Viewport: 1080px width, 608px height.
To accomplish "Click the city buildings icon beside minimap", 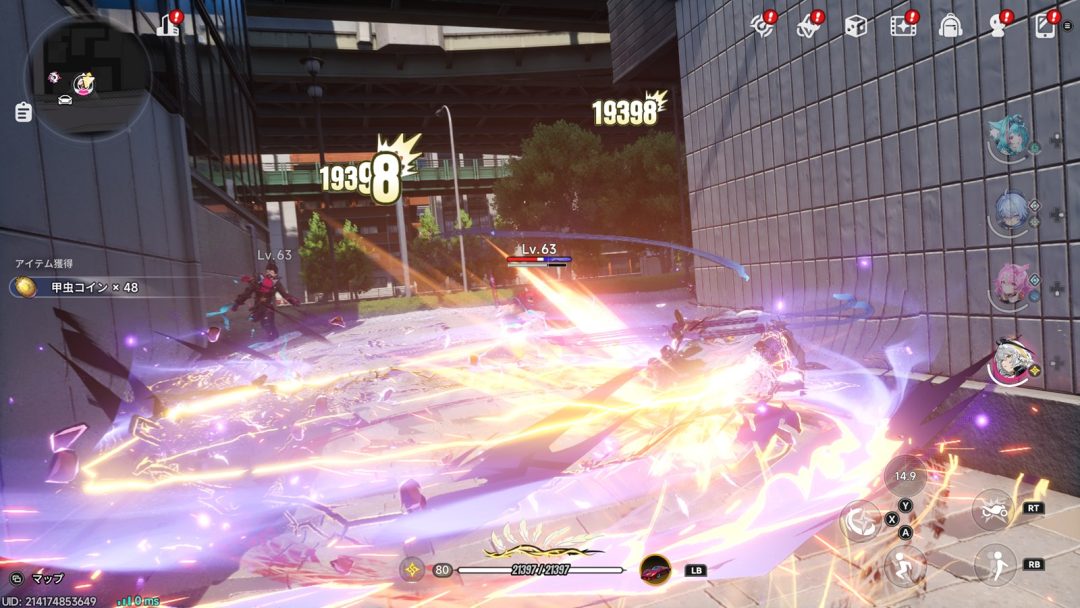I will 168,25.
